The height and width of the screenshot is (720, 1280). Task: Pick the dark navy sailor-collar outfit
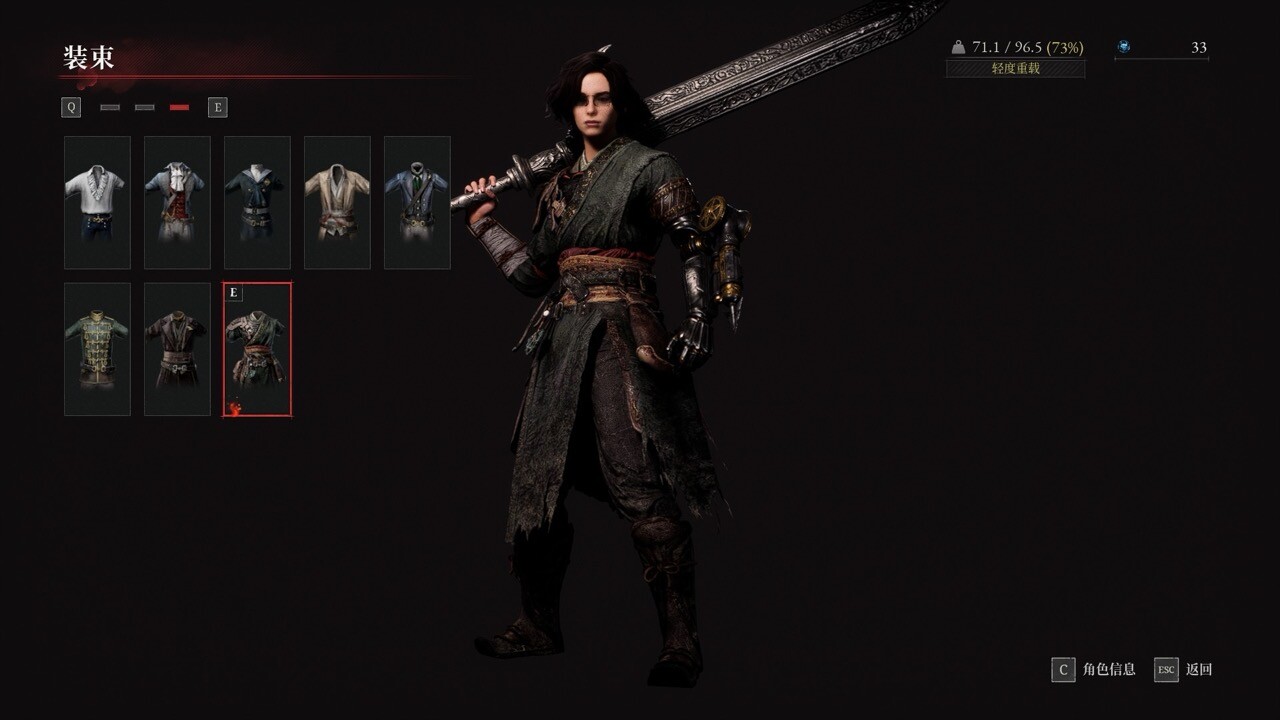(x=257, y=202)
